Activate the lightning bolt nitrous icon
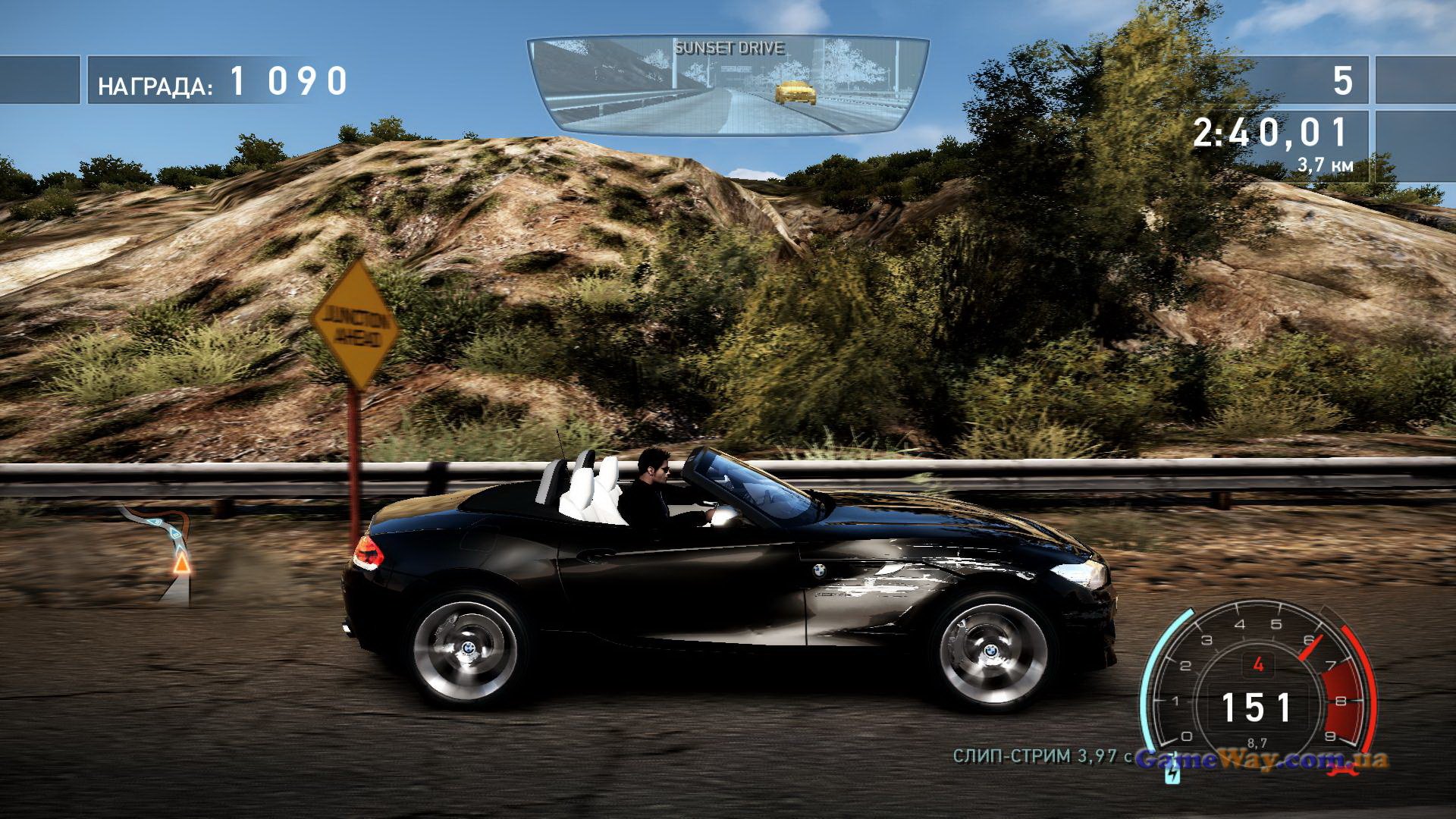This screenshot has width=1456, height=819. [x=1172, y=775]
